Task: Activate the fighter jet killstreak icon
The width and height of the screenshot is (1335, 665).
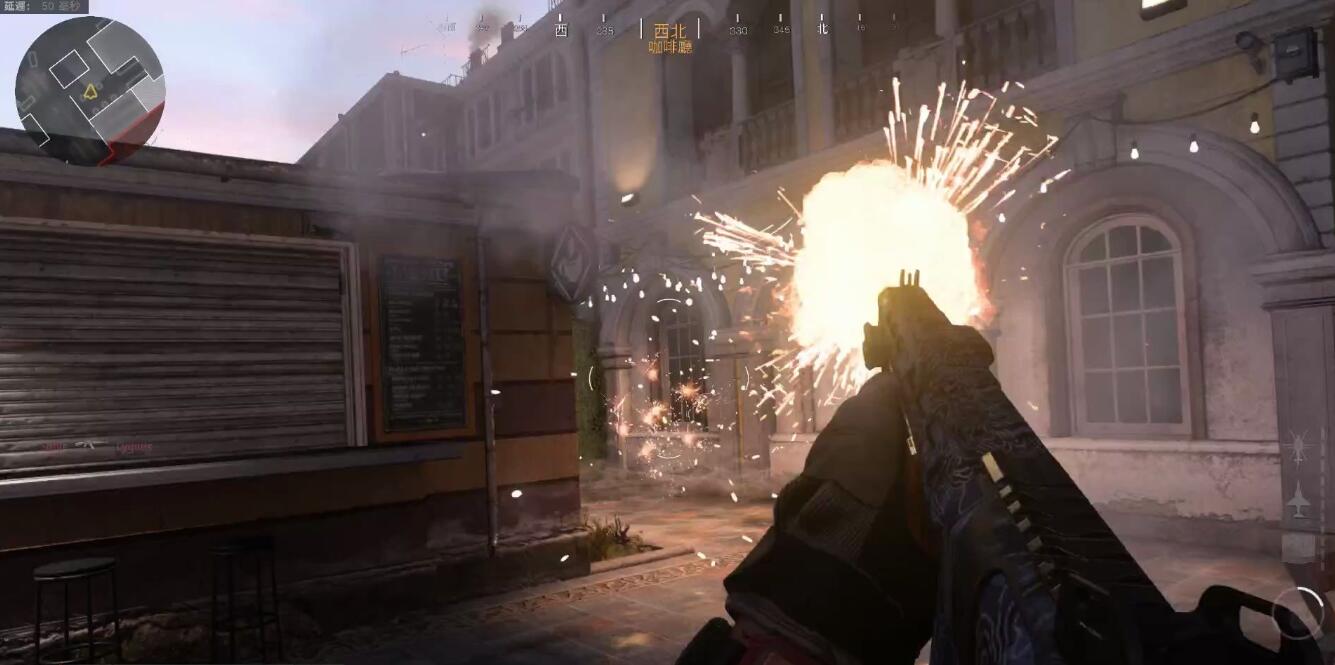Action: click(1298, 499)
